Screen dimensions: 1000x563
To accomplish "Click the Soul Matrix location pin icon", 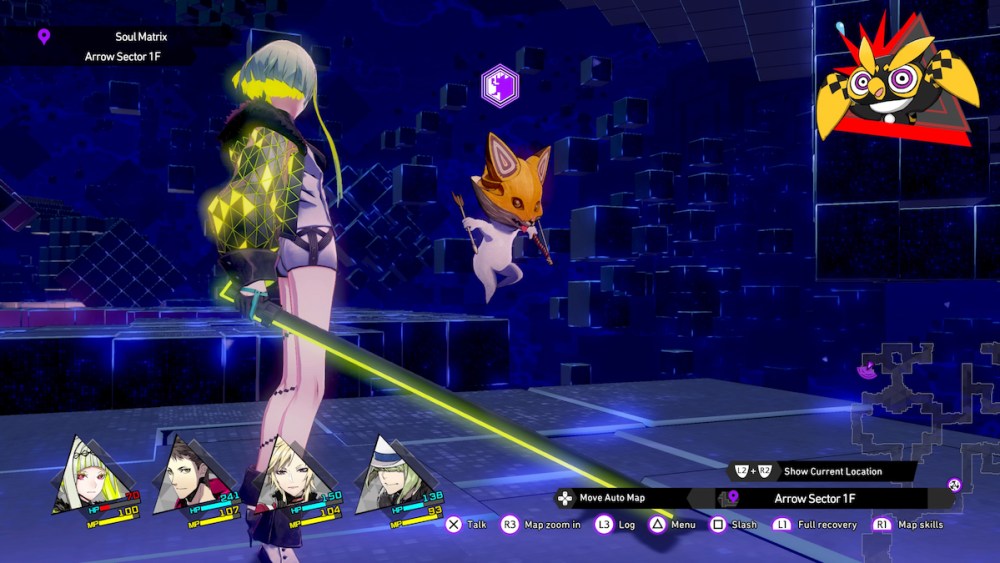I will click(x=43, y=37).
